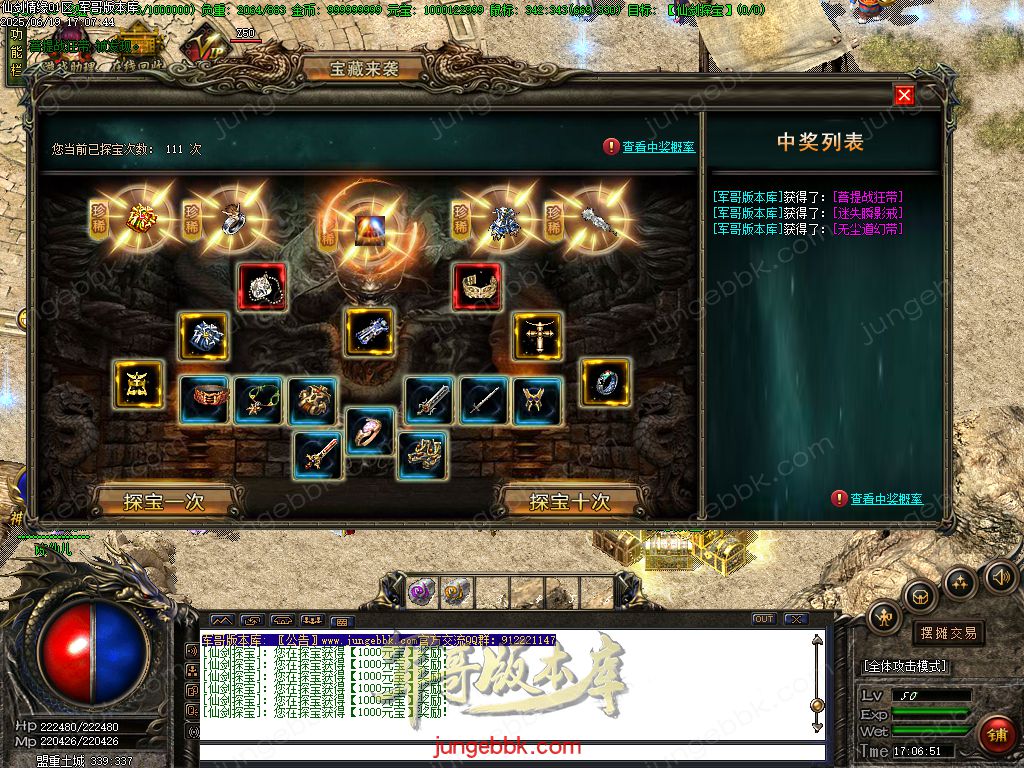Screen dimensions: 1024x768
Task: Toggle the 全体攻击模式 attack mode label
Action: coord(905,666)
